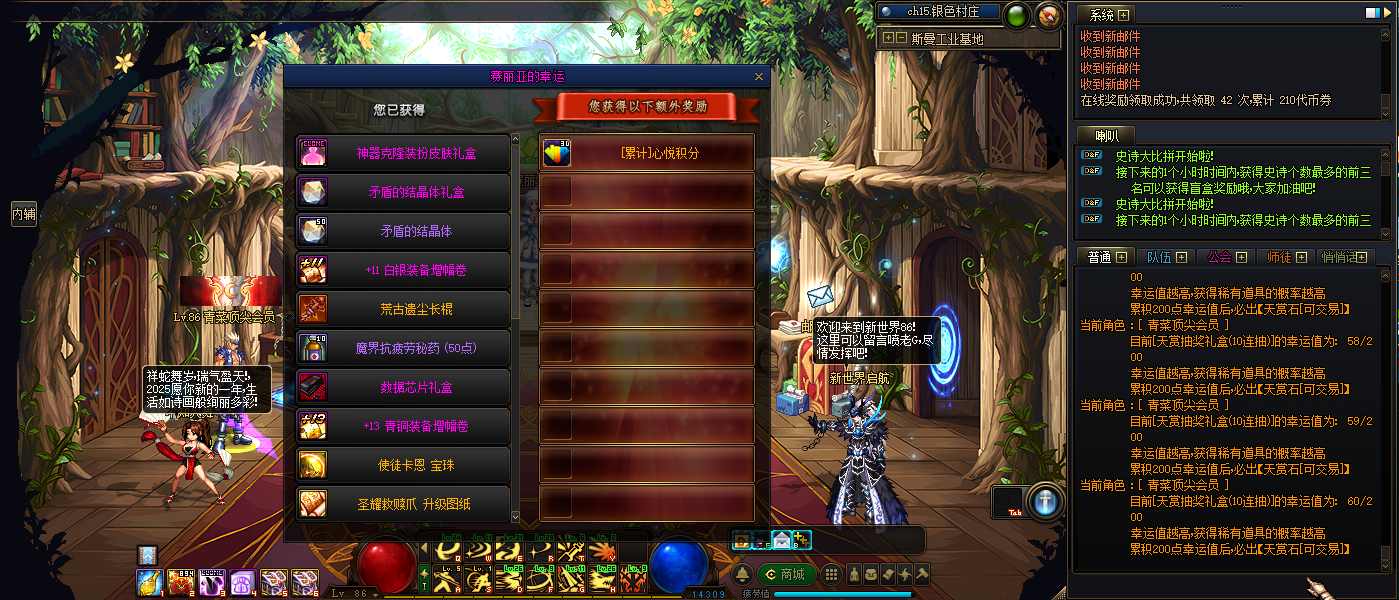The image size is (1399, 600).
Task: Open the 师徒 chat tab
Action: [x=1285, y=257]
